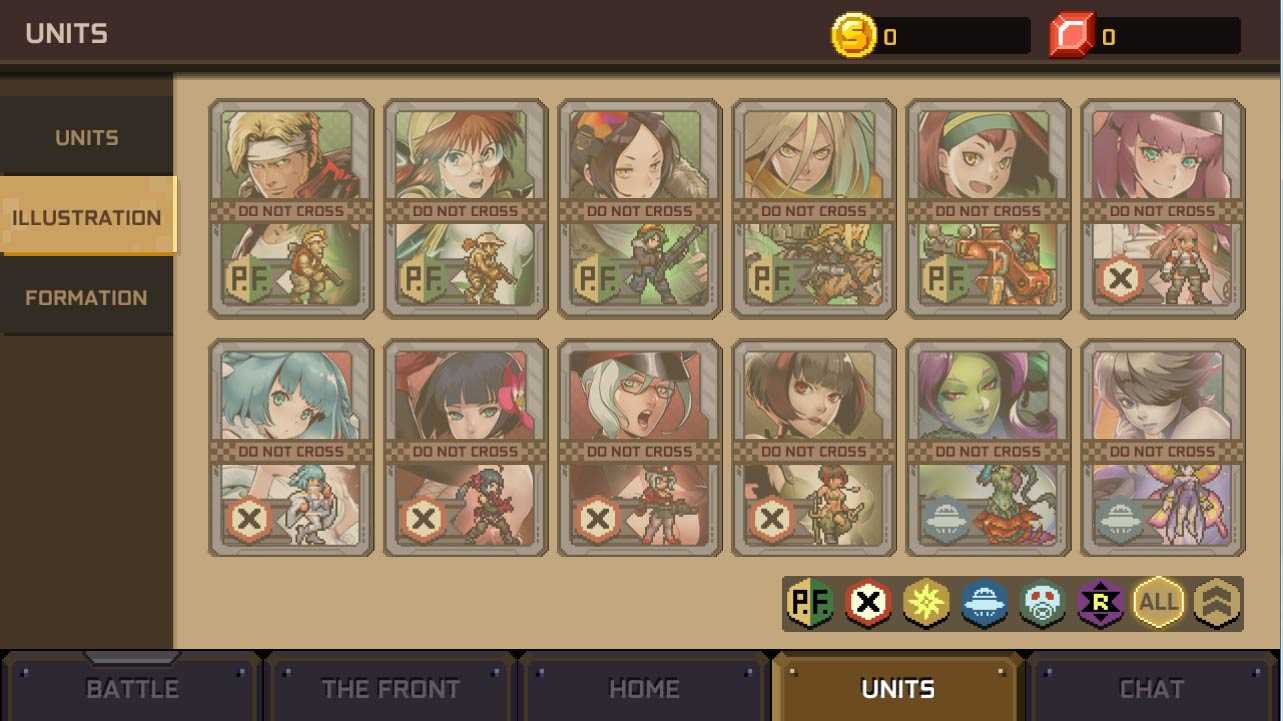Screen dimensions: 1283x721
Task: Filter units by the blue UFO faction icon
Action: (985, 604)
